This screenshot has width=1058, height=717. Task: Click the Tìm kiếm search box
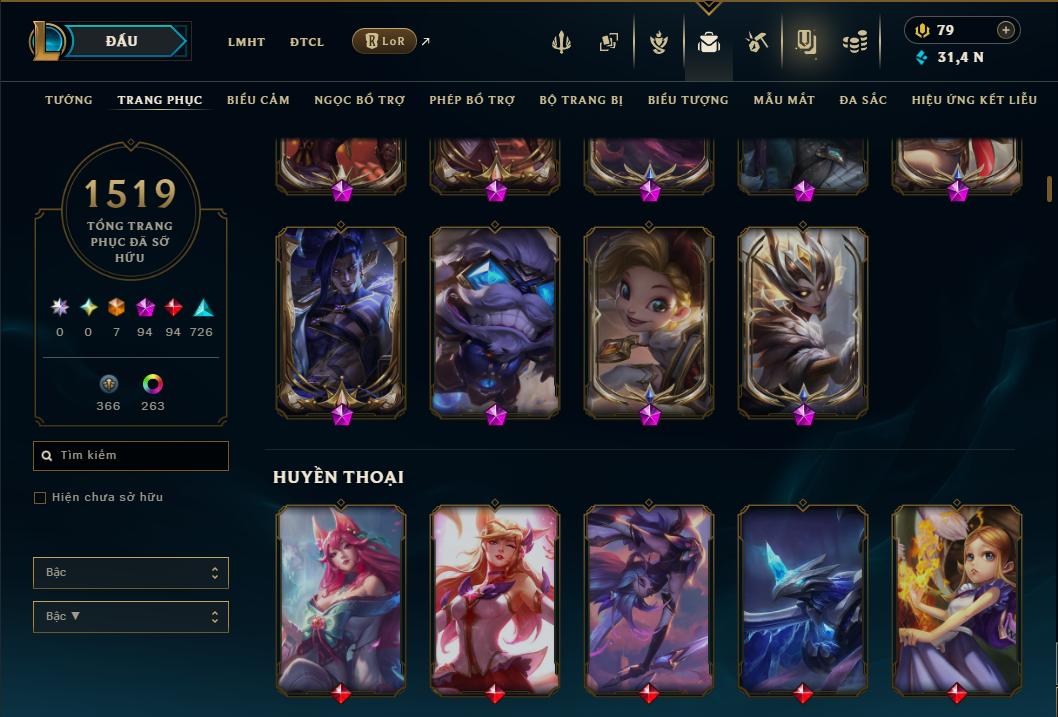tap(131, 456)
